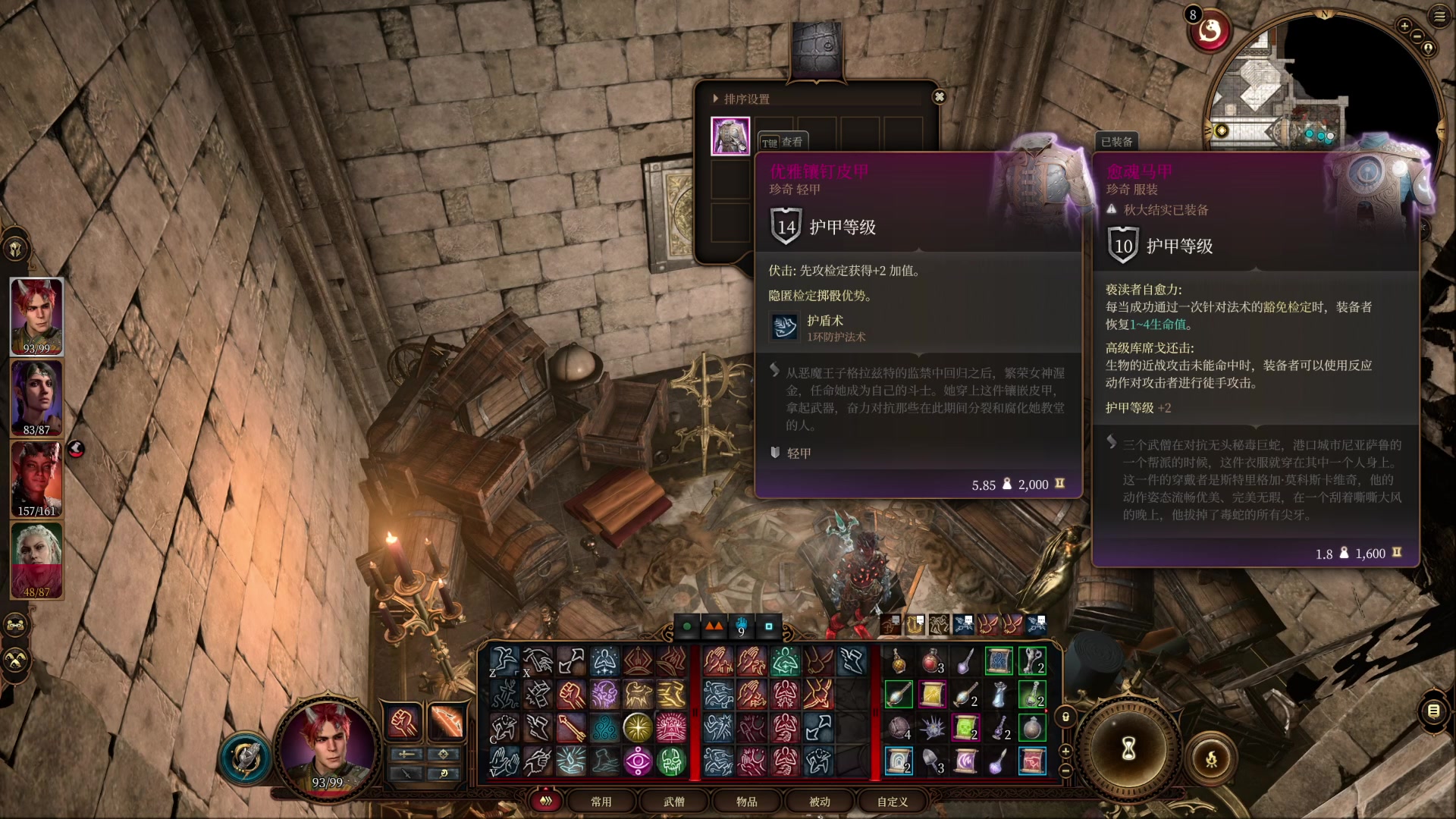1456x819 pixels.
Task: Open the 物品 hotbar tab
Action: [746, 802]
